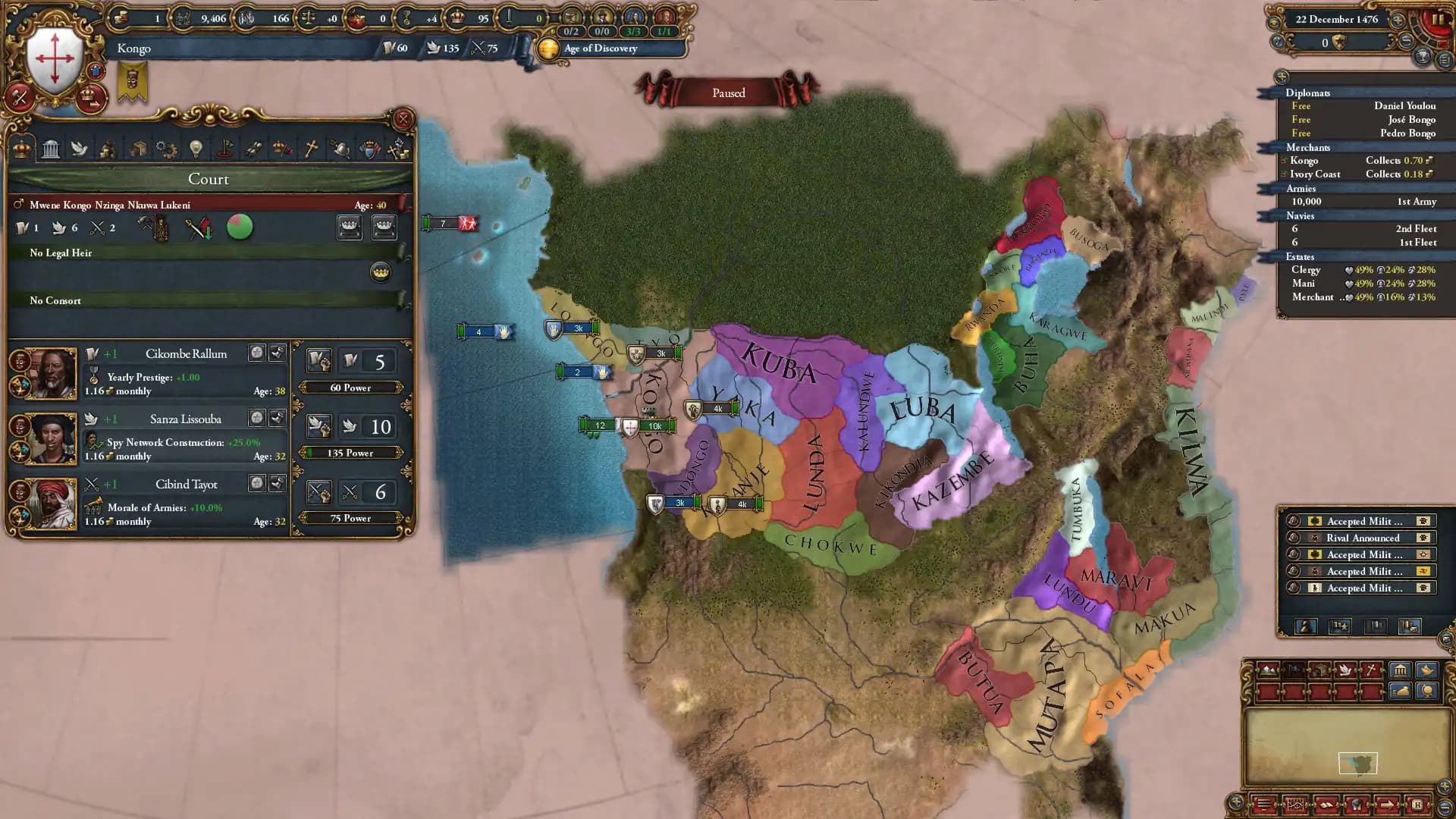Switch to terrain map mode
Image resolution: width=1456 pixels, height=819 pixels.
[x=1269, y=670]
